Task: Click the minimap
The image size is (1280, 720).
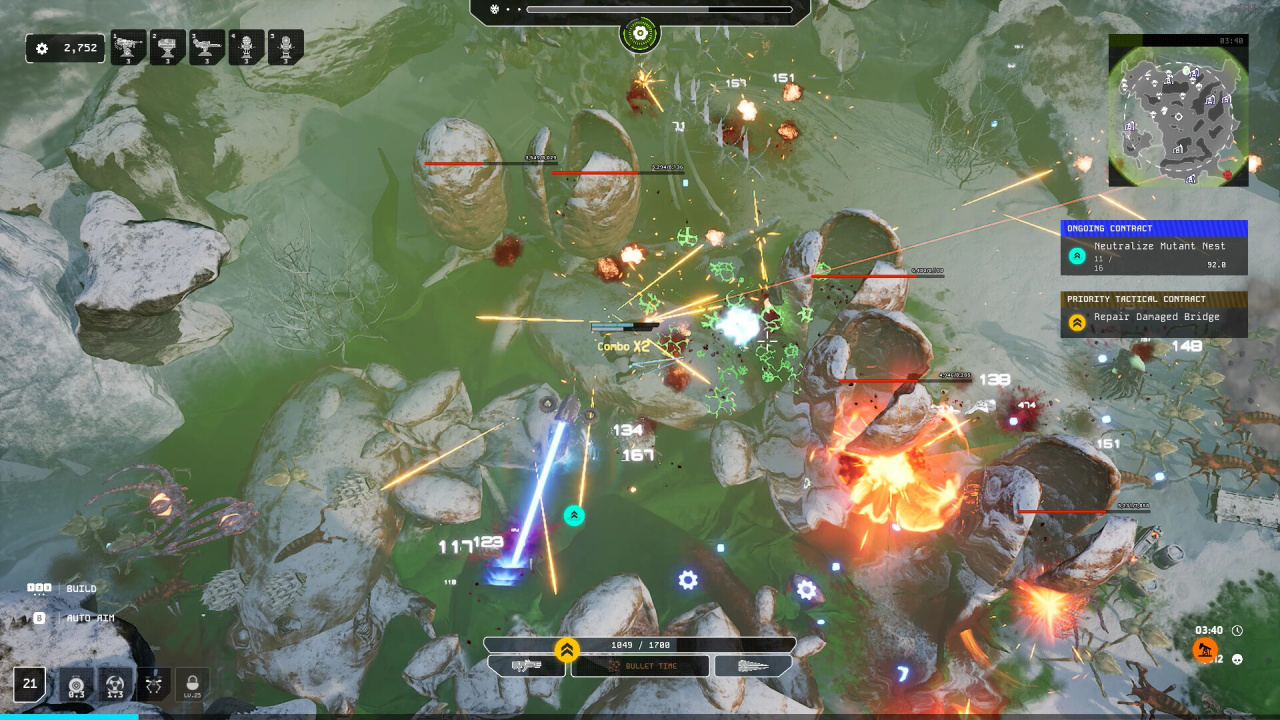Action: click(1178, 111)
